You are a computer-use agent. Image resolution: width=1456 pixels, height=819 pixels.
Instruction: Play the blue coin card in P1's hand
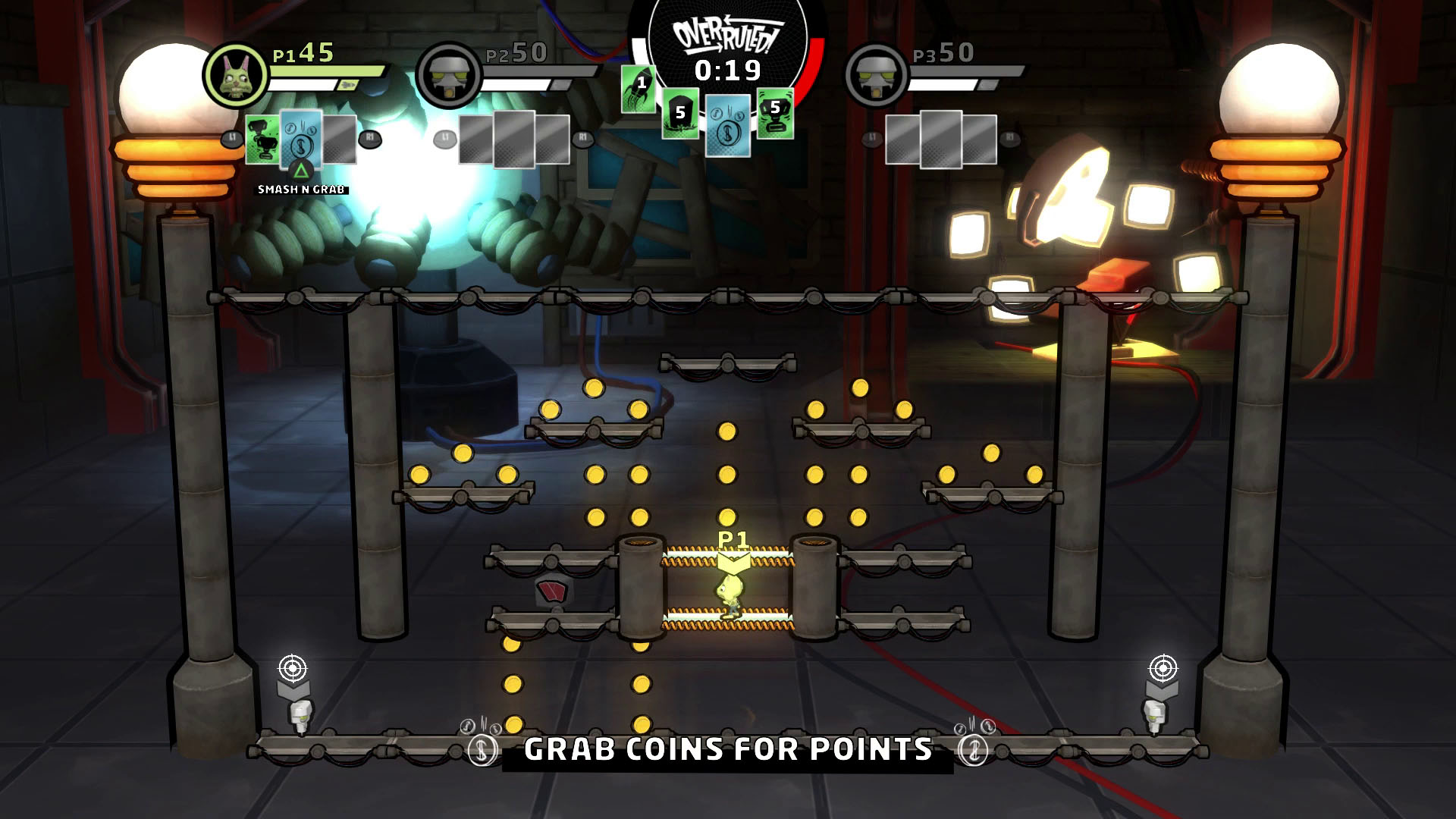(300, 140)
